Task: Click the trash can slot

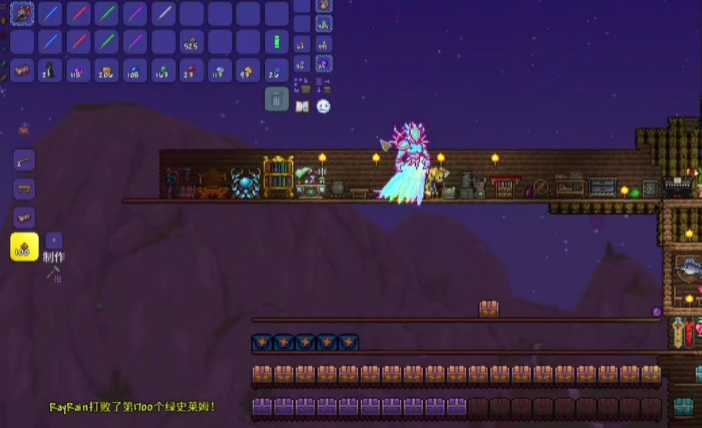Action: 277,98
